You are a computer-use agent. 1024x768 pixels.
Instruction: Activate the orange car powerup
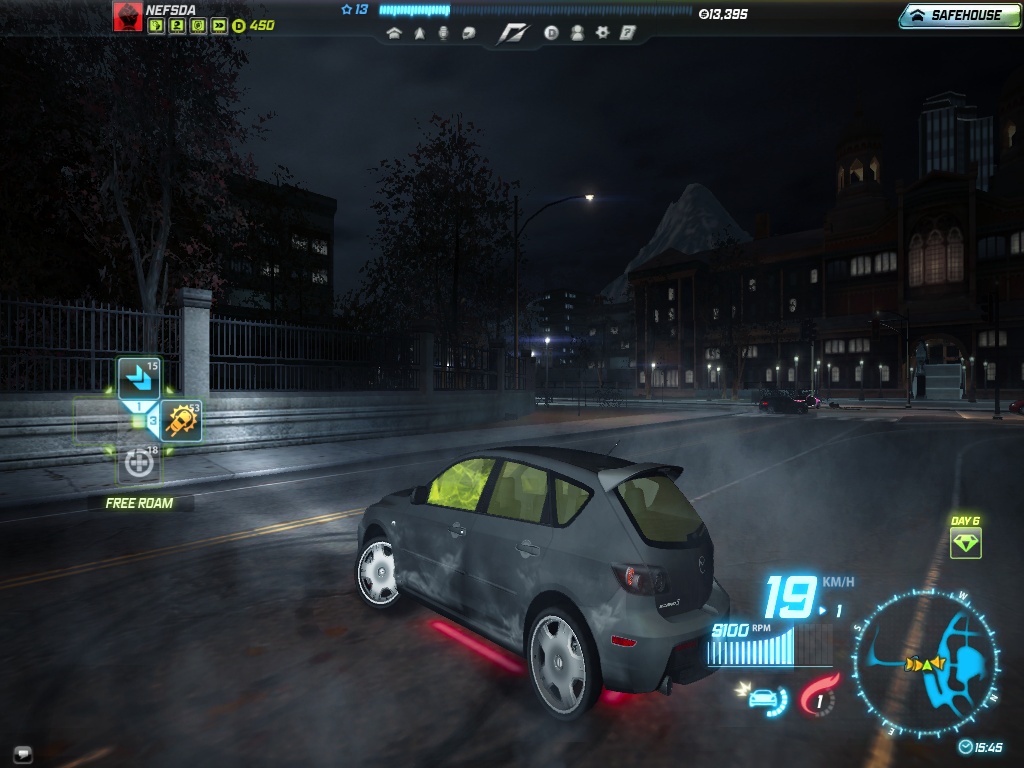pos(182,421)
